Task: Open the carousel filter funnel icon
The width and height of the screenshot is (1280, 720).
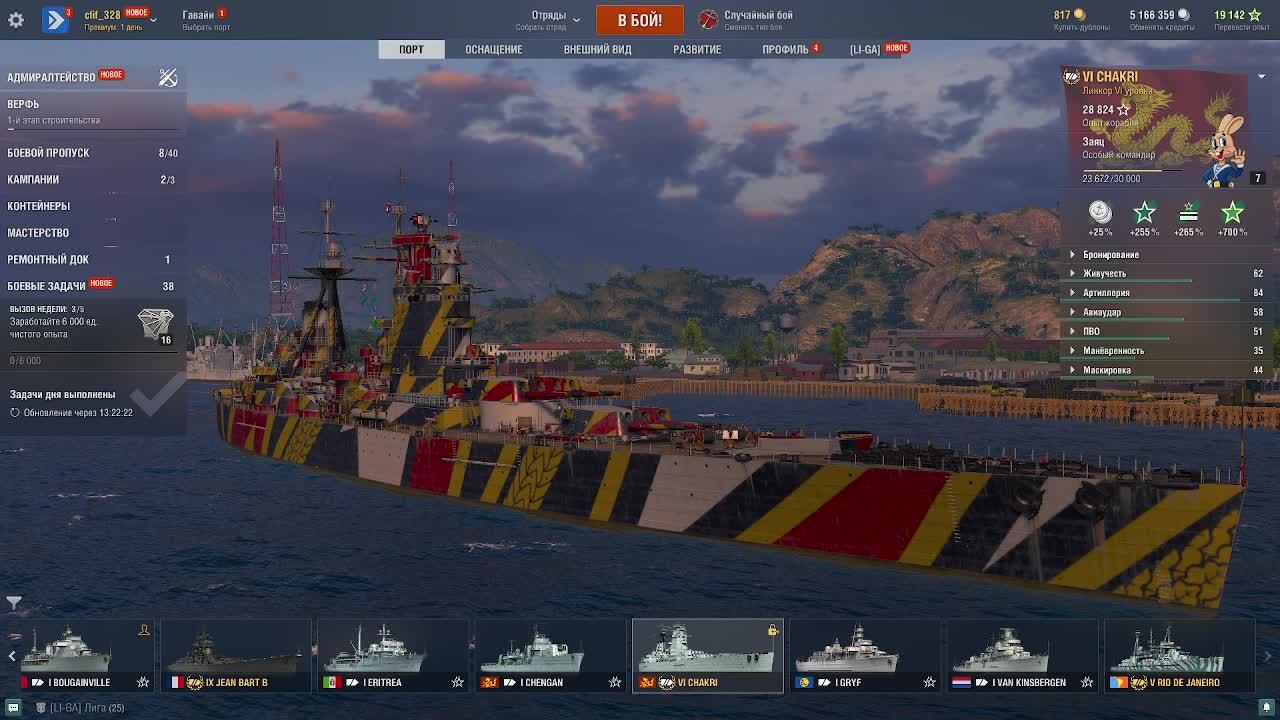Action: [14, 603]
